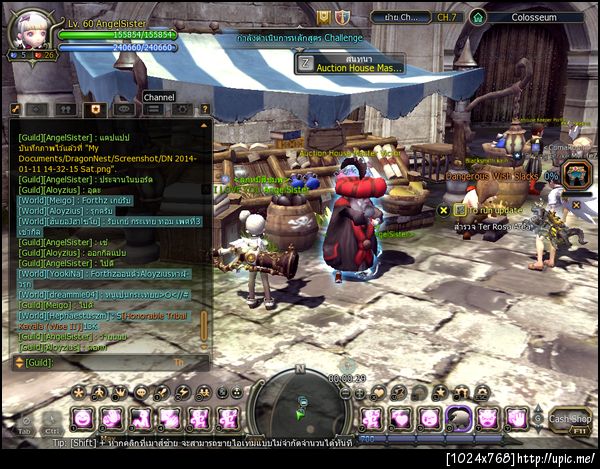Select the first chat tab with wrench icon
Viewport: 600px width, 469px height.
pyautogui.click(x=16, y=109)
